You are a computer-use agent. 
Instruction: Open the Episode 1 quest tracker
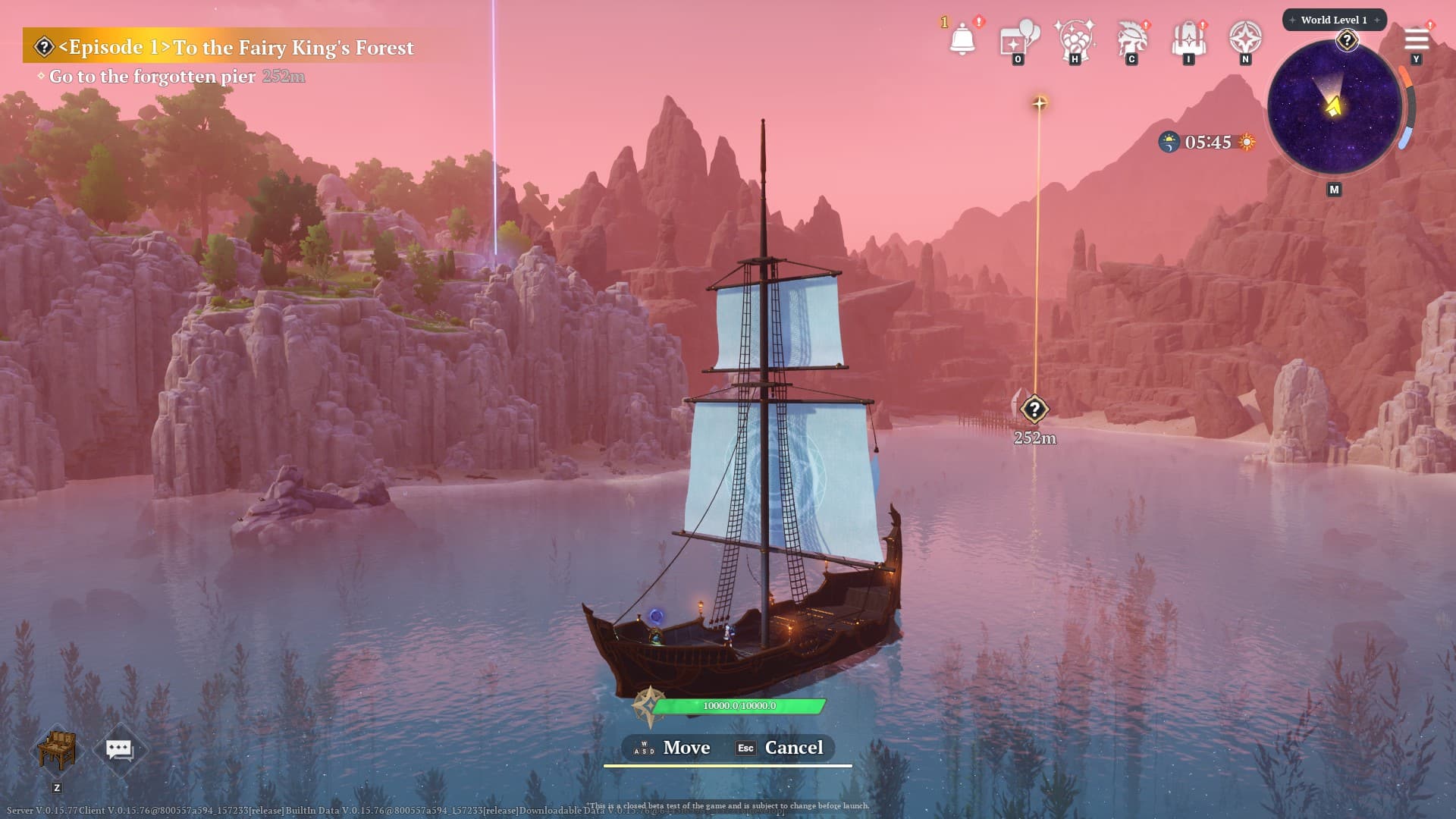(235, 47)
